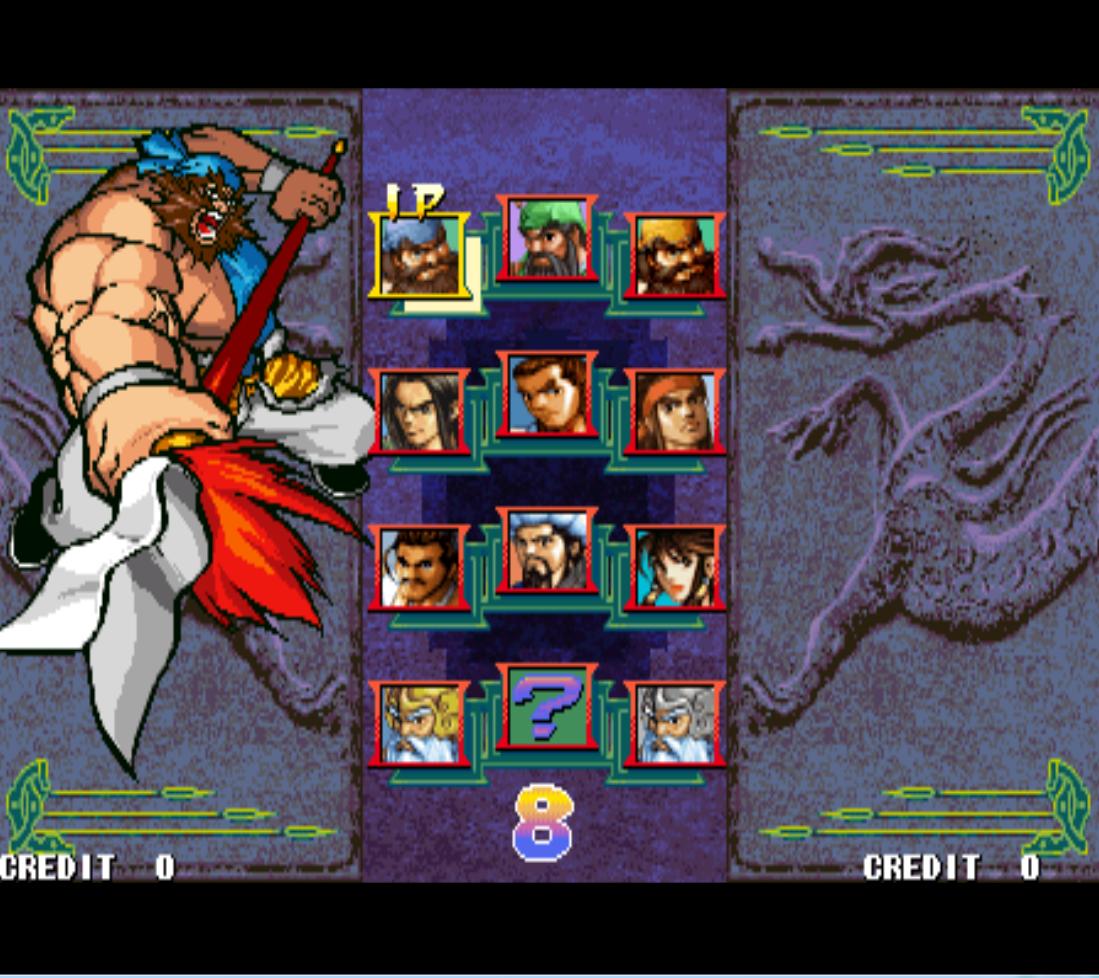Select the long black-haired swordsman portrait
1099x978 pixels.
pyautogui.click(x=419, y=410)
